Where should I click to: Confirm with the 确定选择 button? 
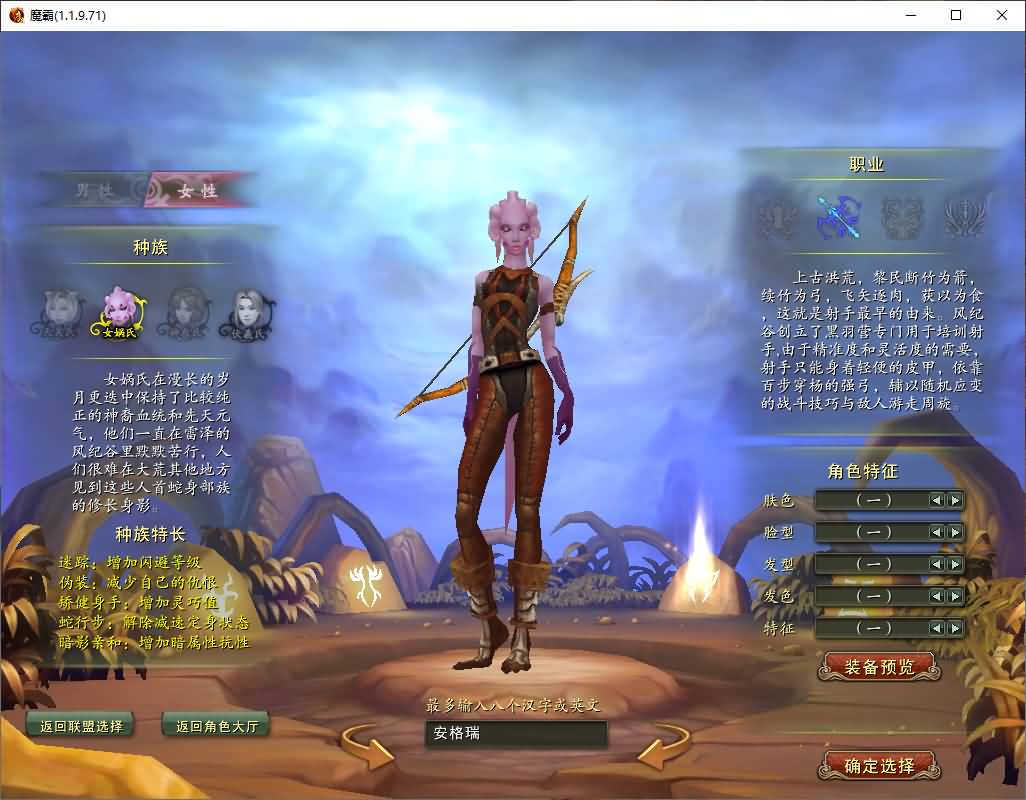tap(878, 766)
